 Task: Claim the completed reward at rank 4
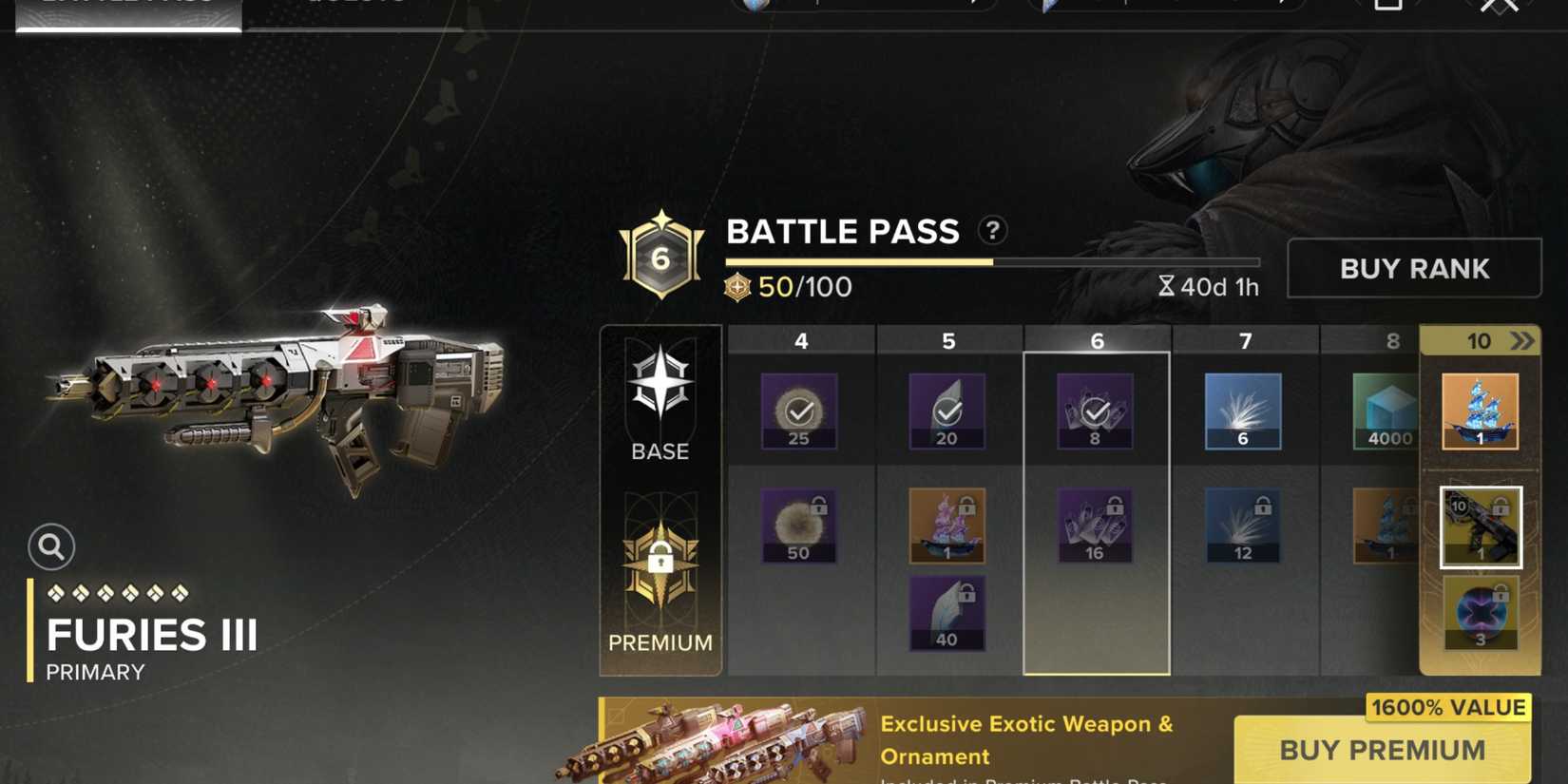(799, 411)
